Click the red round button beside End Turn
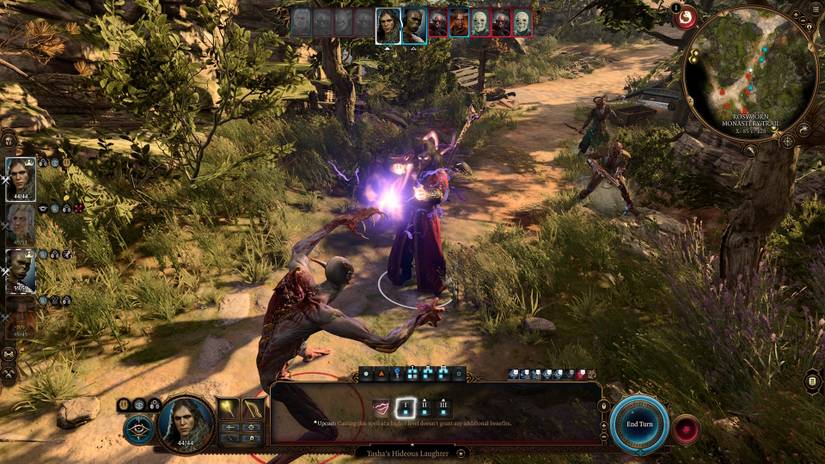 click(686, 428)
